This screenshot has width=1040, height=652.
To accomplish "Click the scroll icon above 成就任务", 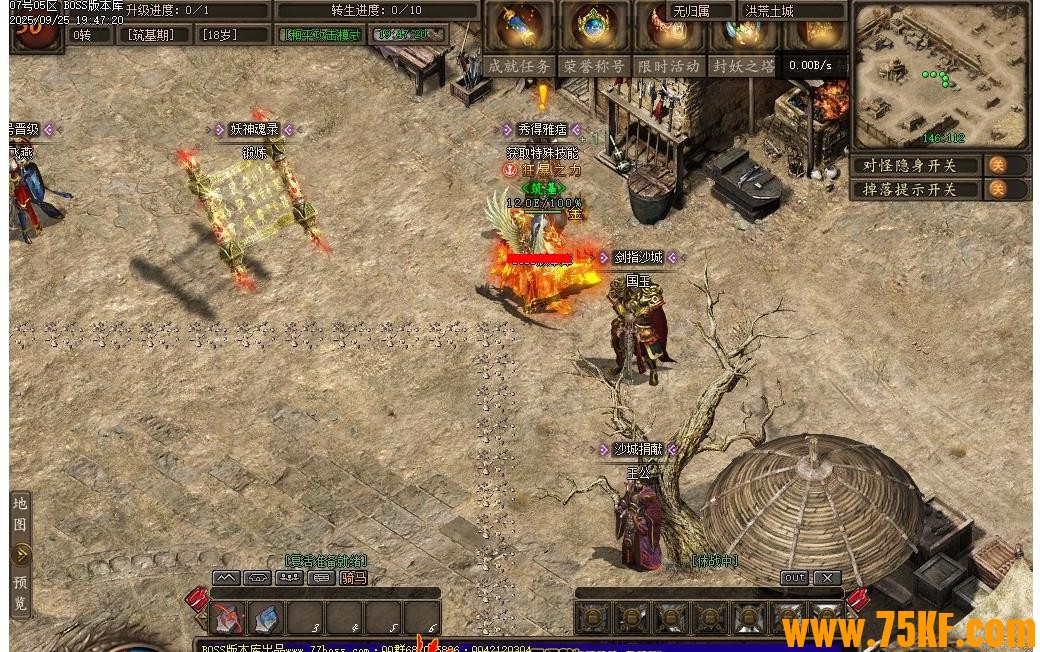I will [519, 26].
